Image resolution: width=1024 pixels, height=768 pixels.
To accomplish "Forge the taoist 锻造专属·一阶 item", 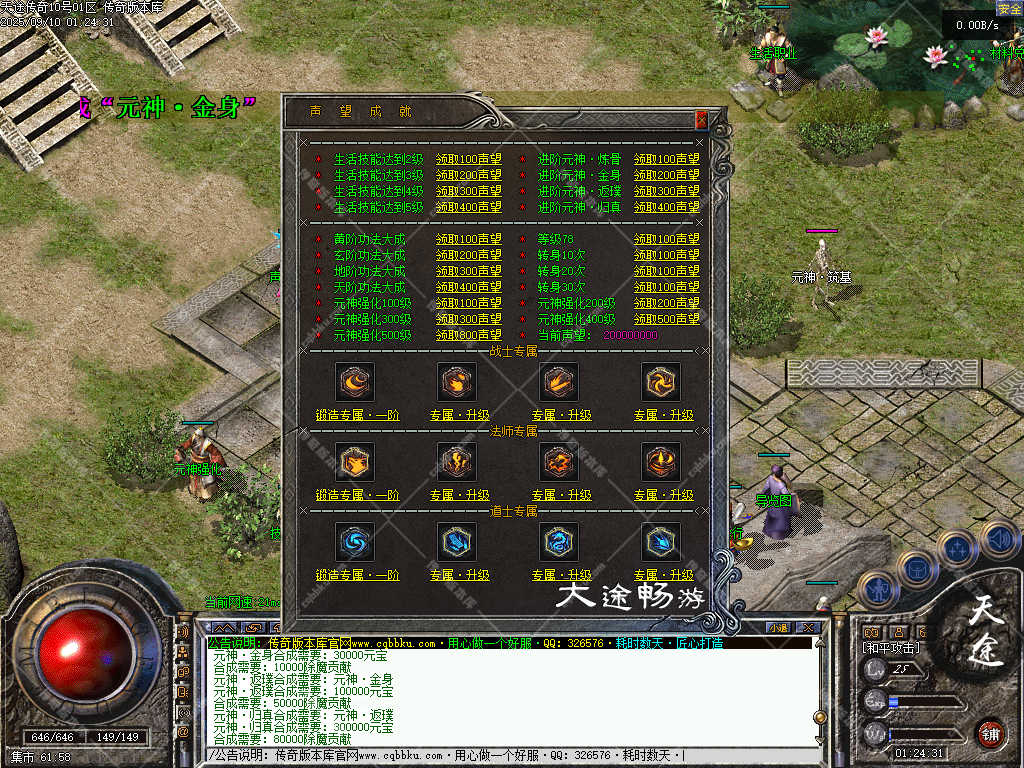I will click(x=357, y=575).
